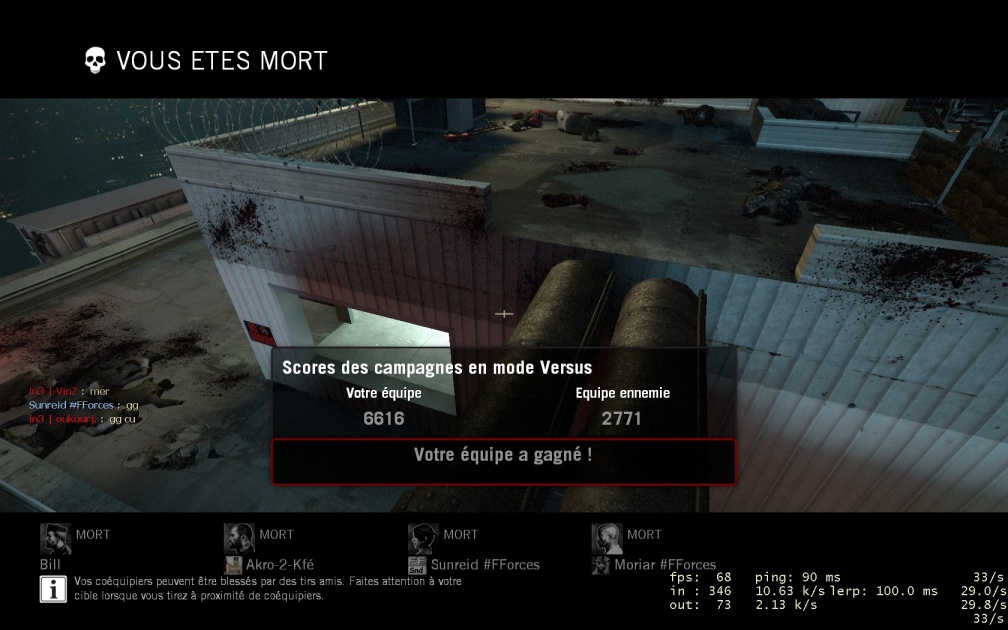Viewport: 1008px width, 630px height.
Task: Open Akro-2-Kfé's small Steam avatar
Action: click(234, 565)
